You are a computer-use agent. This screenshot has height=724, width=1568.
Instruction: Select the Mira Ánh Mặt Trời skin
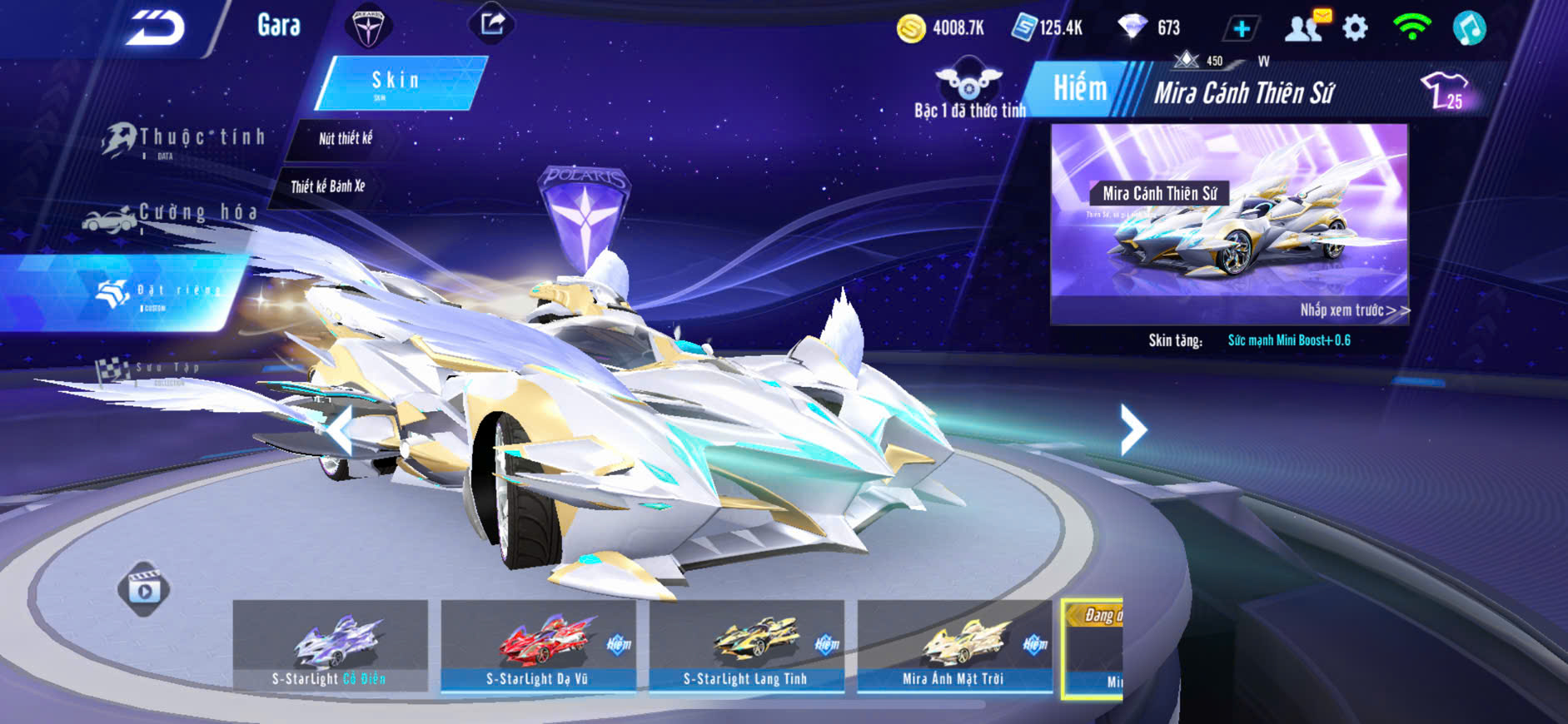[954, 646]
